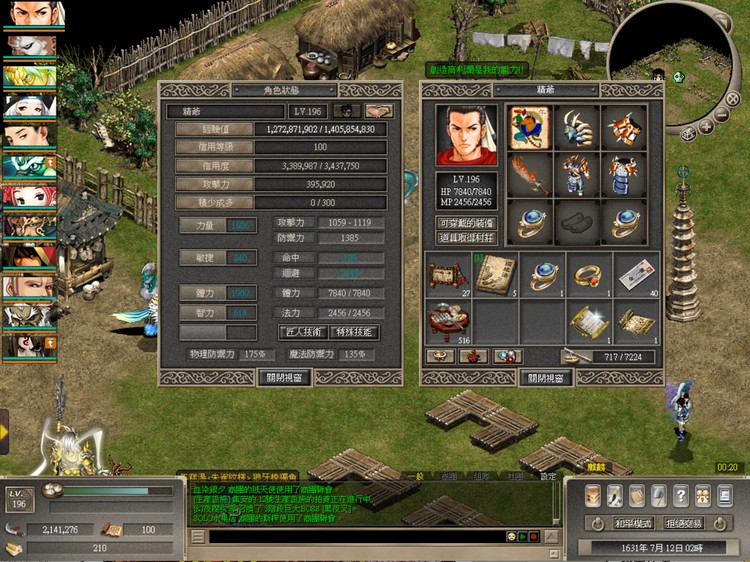
Task: Select the 敏捷 agility stat button
Action: point(204,258)
